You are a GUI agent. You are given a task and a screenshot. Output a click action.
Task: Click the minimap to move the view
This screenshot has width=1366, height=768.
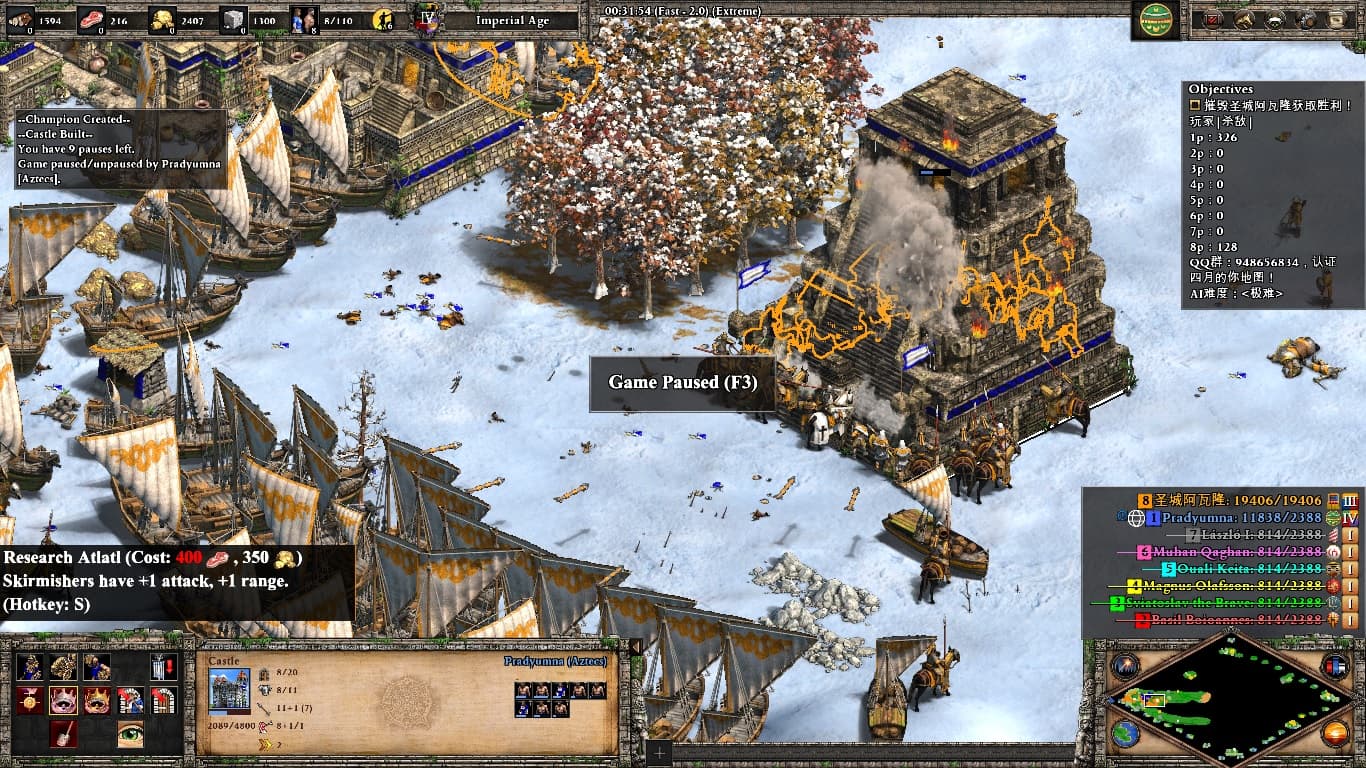[x=1230, y=700]
